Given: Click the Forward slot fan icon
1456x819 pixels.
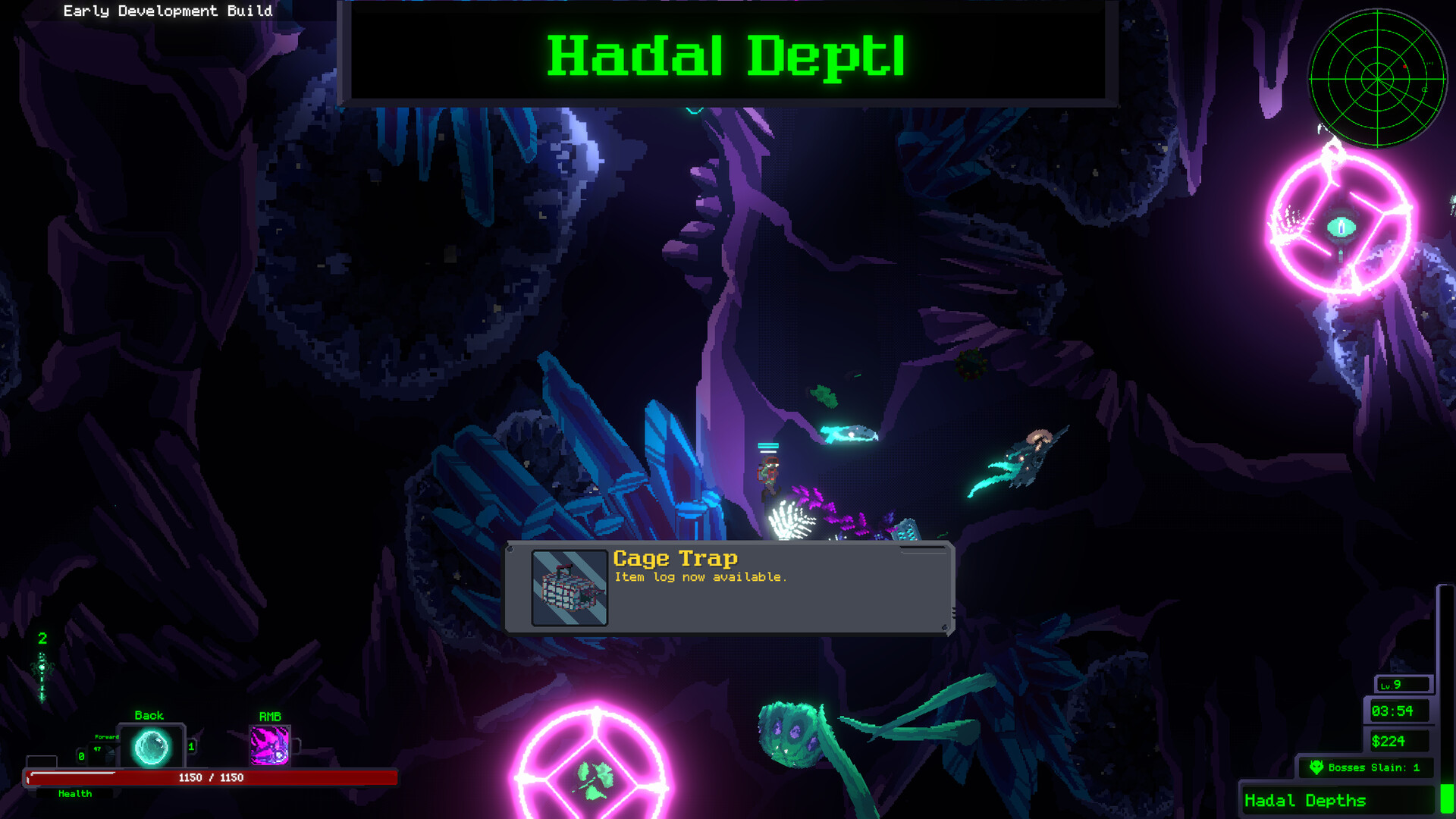Looking at the screenshot, I should (x=110, y=753).
